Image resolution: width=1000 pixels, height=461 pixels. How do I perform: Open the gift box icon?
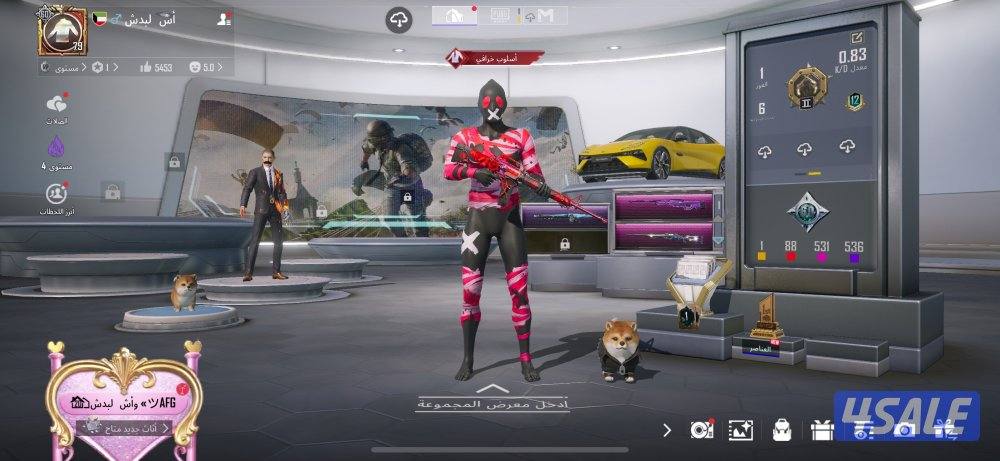pyautogui.click(x=822, y=430)
